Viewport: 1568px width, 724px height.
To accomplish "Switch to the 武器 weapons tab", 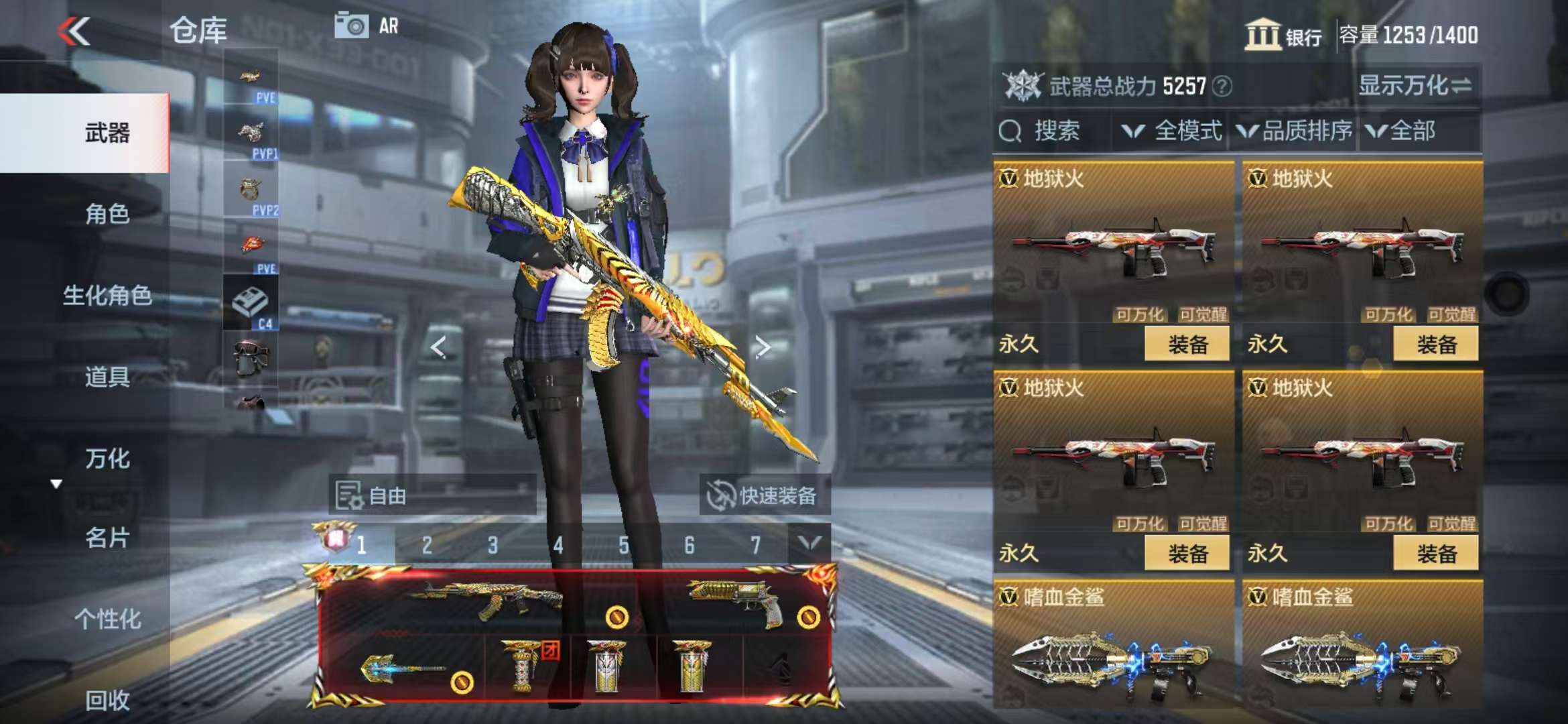I will click(107, 133).
